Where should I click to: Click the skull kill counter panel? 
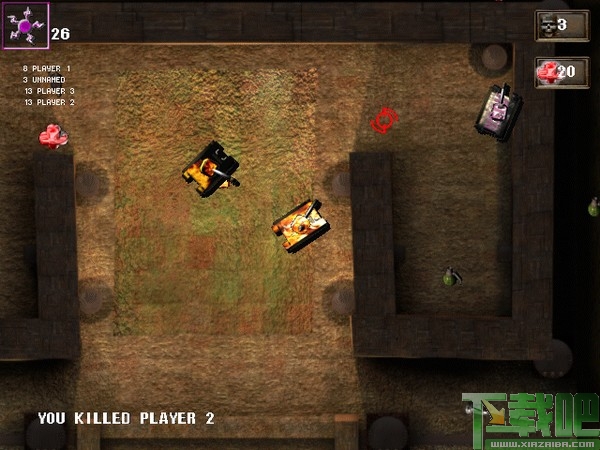click(x=561, y=25)
